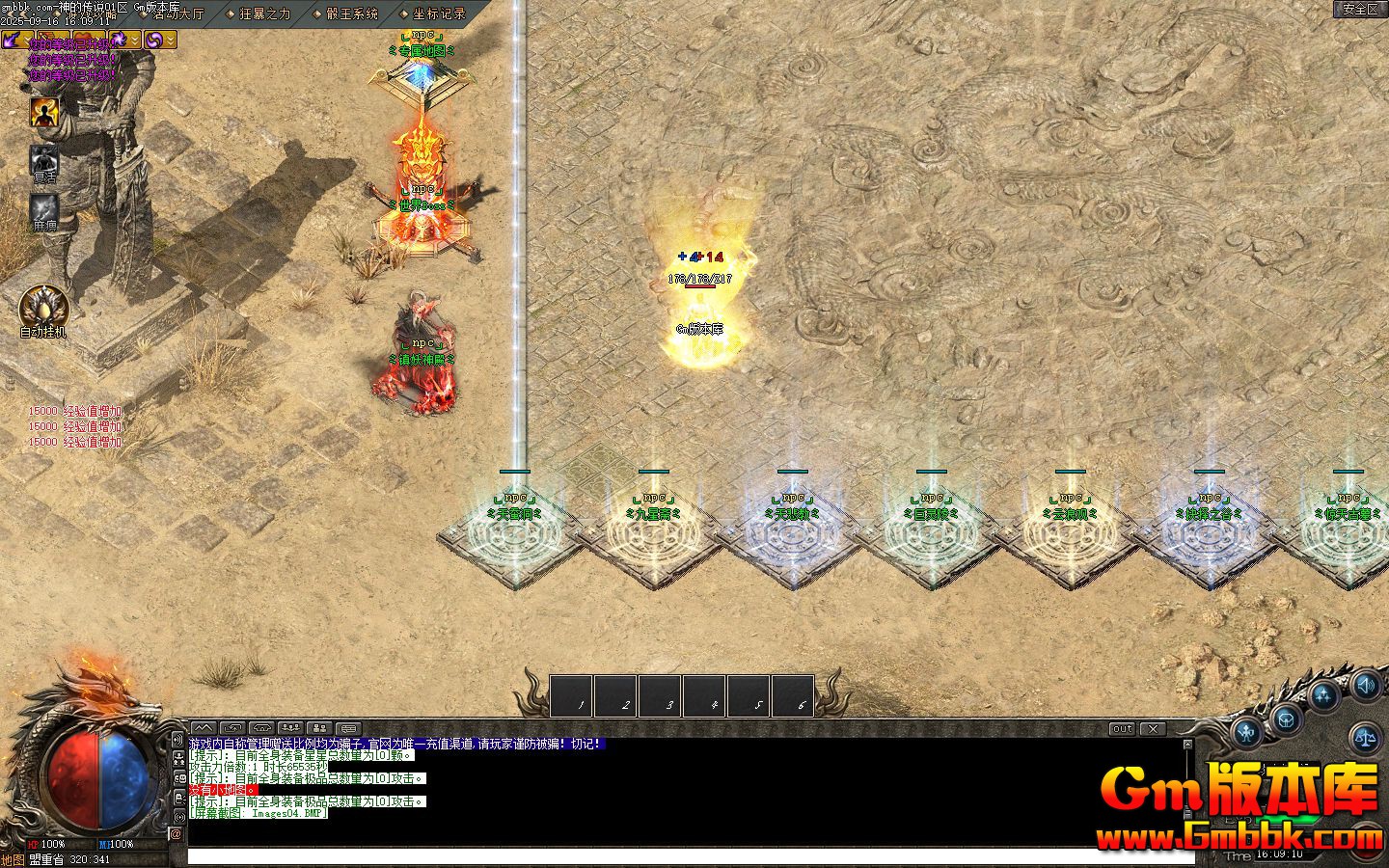Click the chat window 'out' button
The width and height of the screenshot is (1389, 868).
(x=1122, y=729)
